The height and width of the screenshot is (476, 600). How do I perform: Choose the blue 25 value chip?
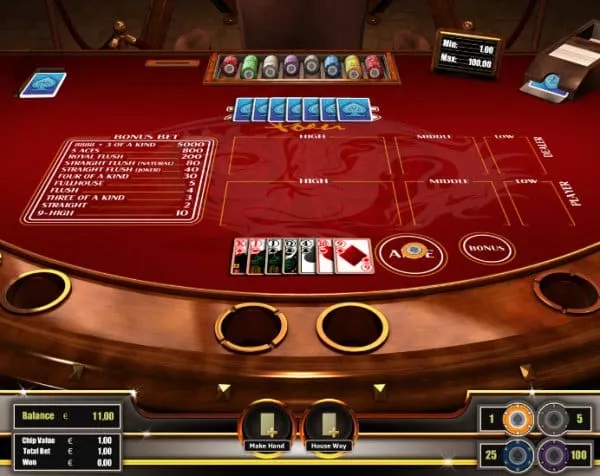[x=516, y=456]
